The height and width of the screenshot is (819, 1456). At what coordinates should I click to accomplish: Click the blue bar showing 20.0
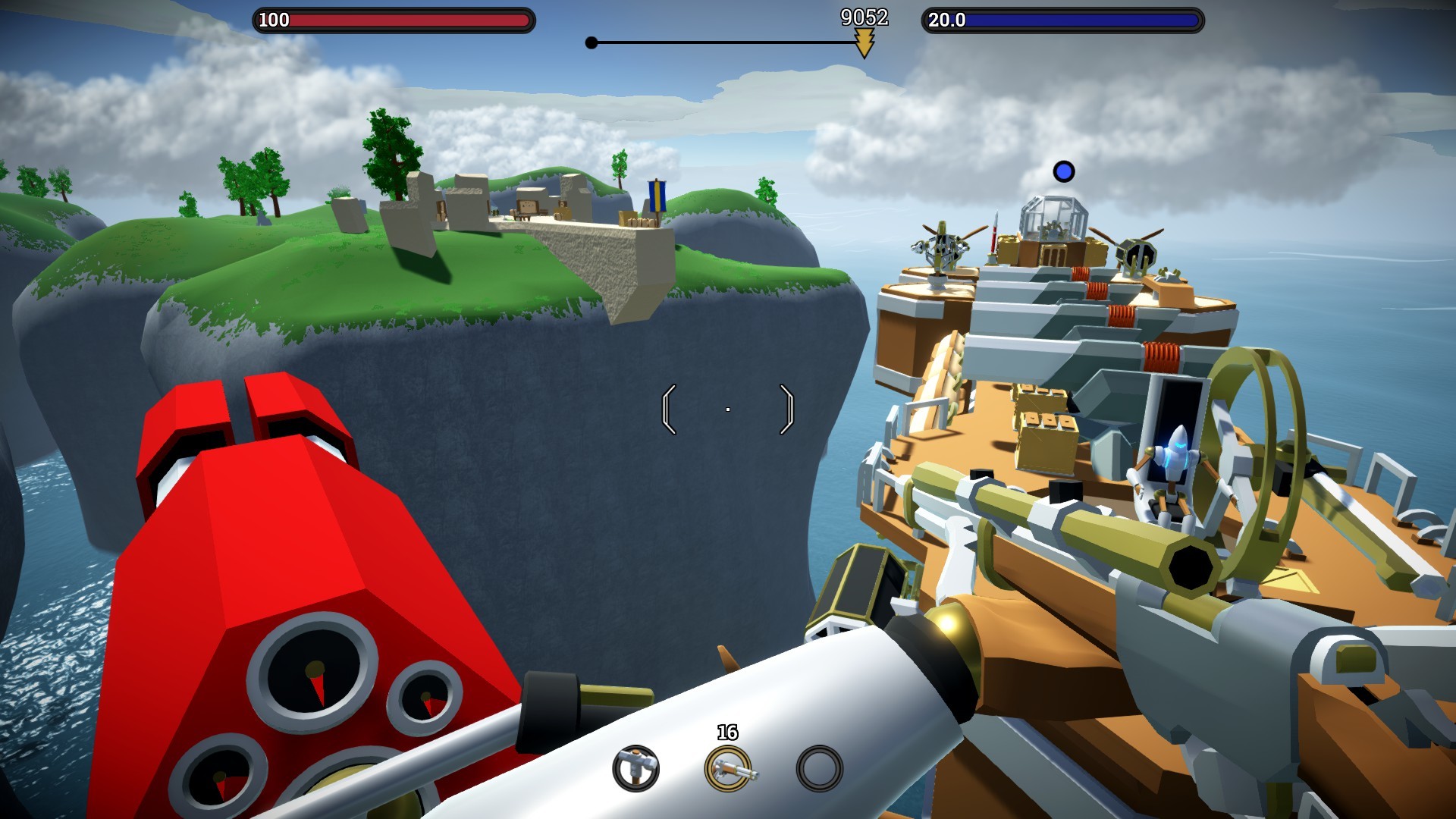(1062, 20)
